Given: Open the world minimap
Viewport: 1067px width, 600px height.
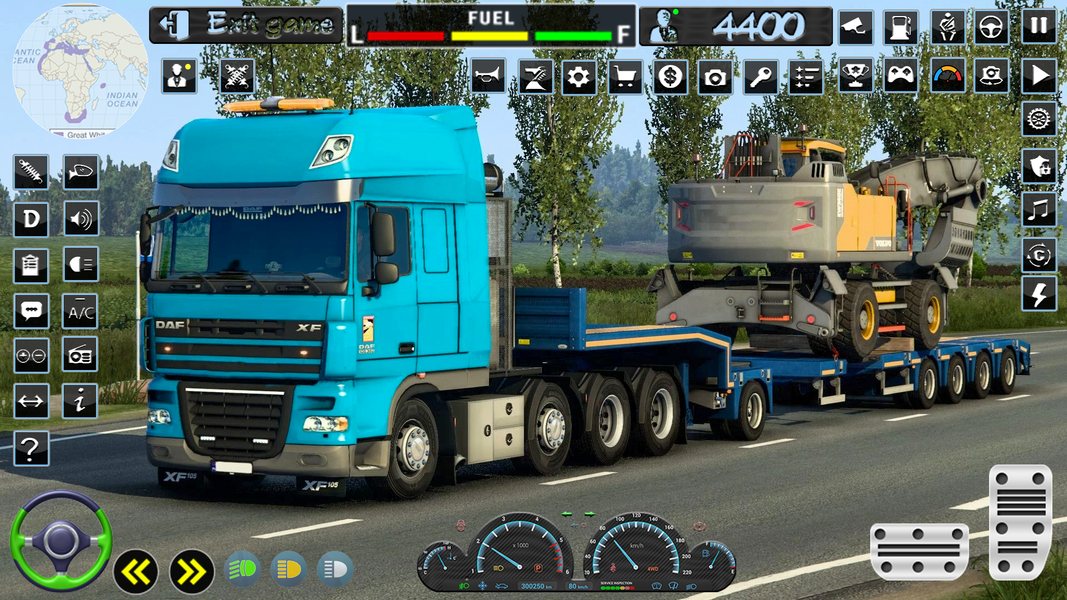Looking at the screenshot, I should pos(80,70).
